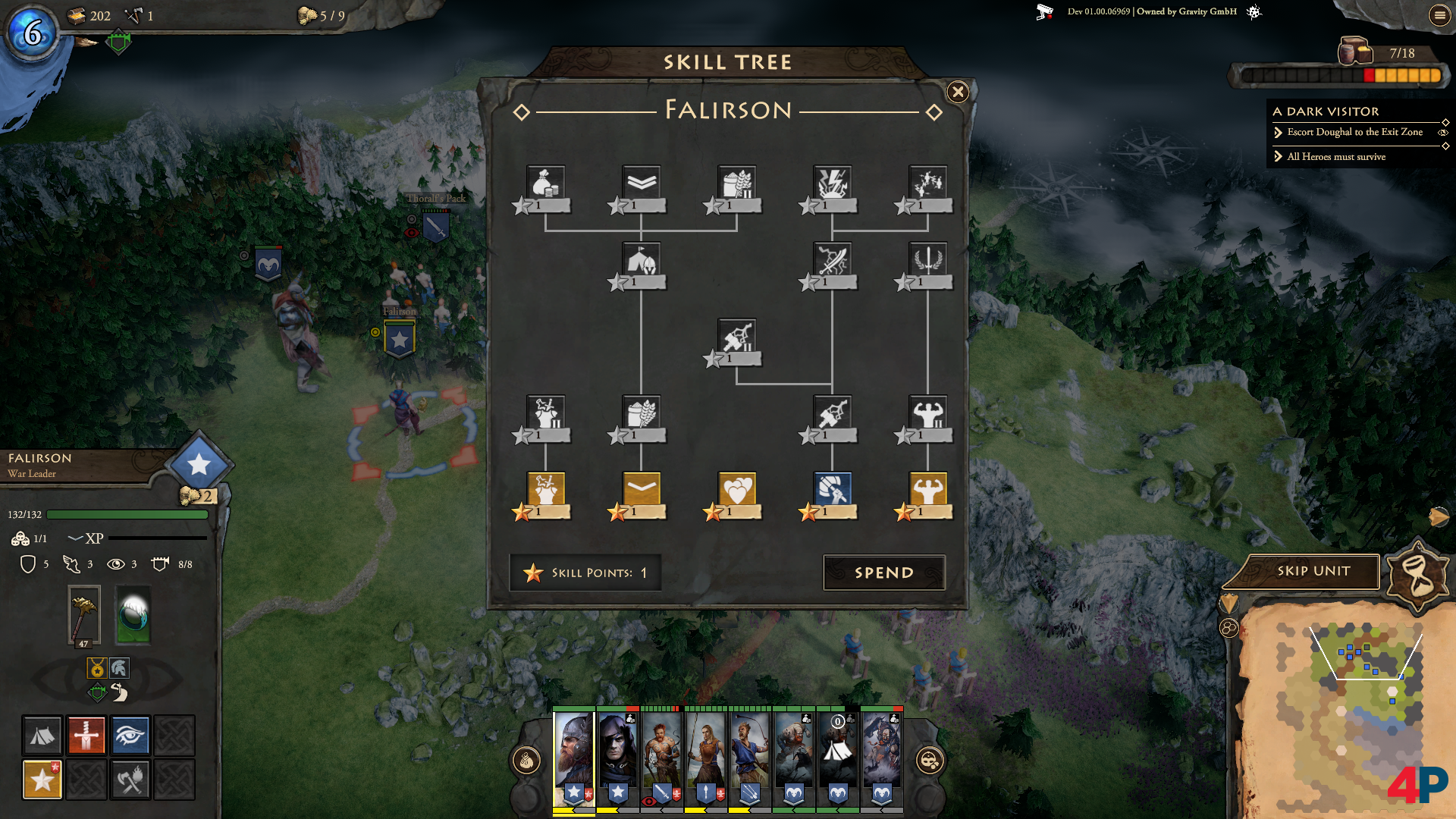Use the blue eye ability

coord(130,735)
